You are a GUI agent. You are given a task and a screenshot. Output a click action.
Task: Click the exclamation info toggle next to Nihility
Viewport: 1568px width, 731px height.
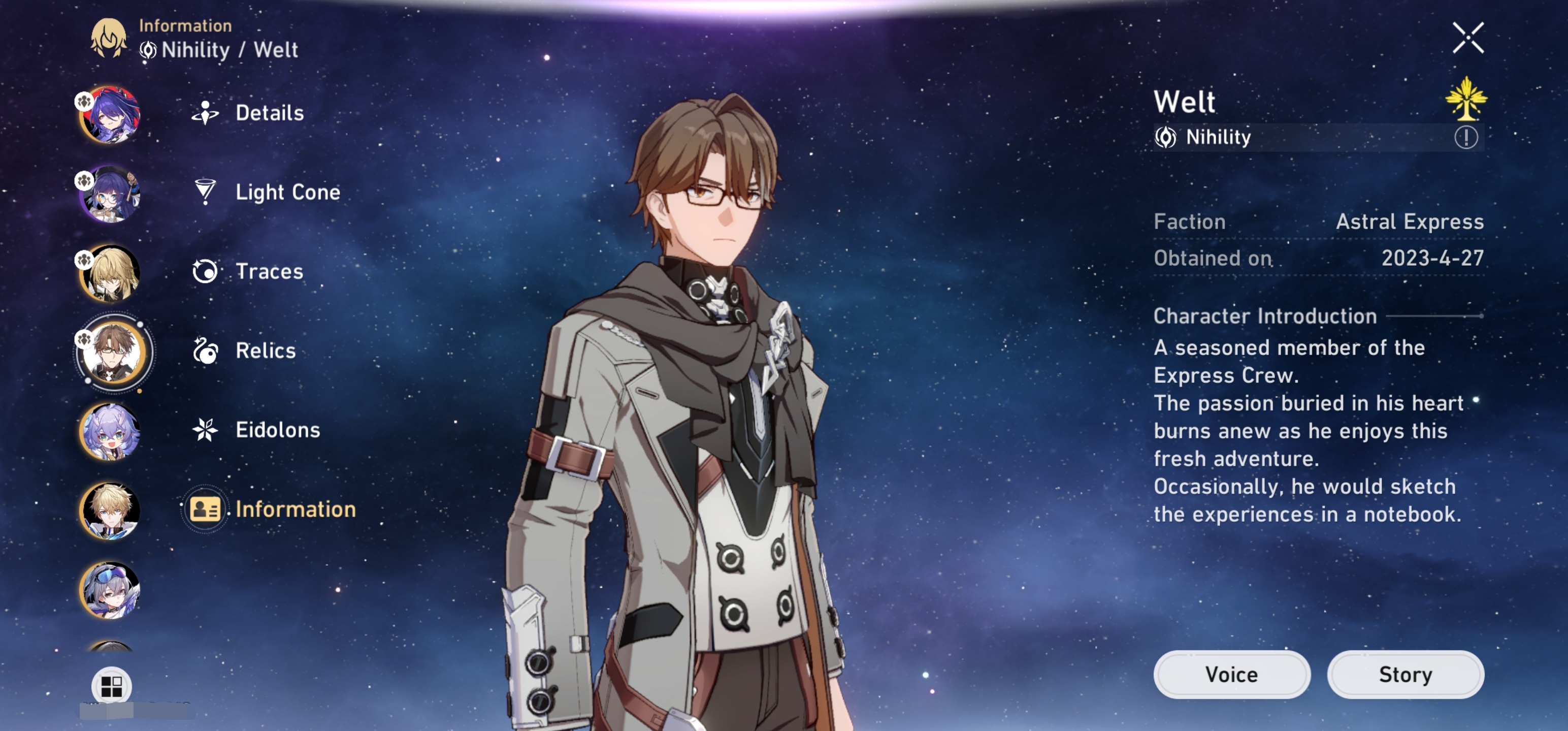click(x=1466, y=137)
